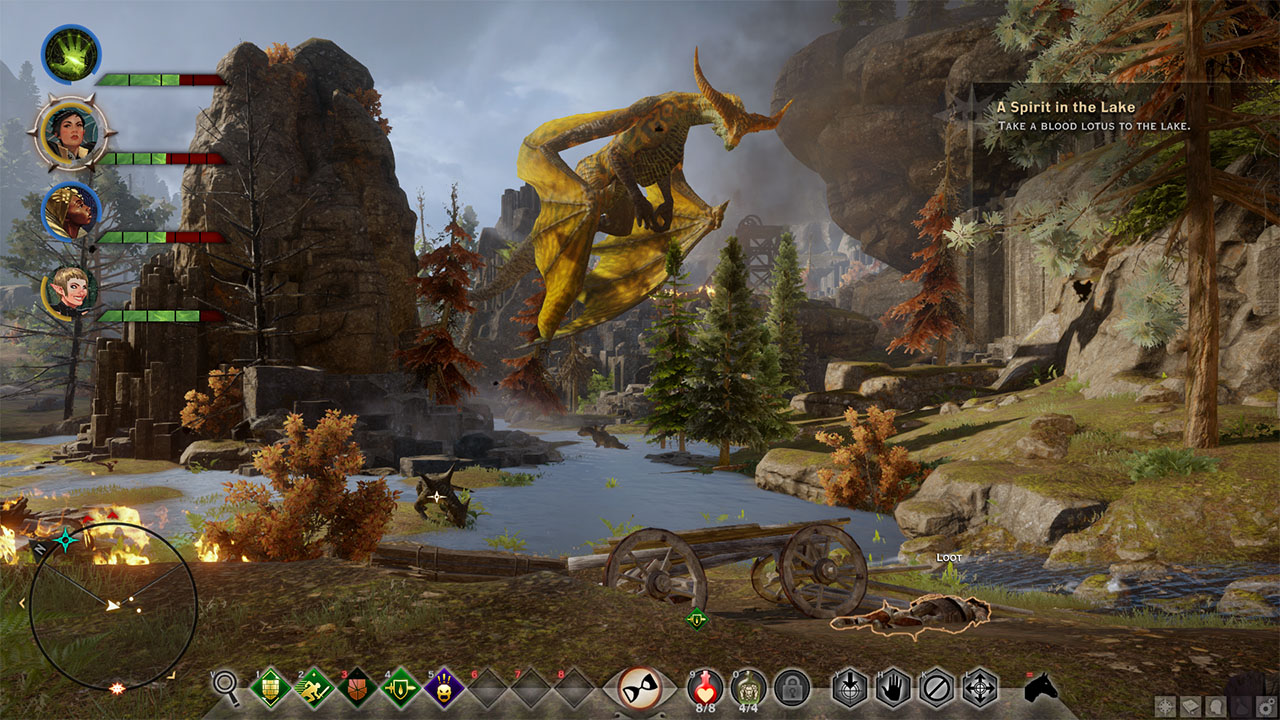Open the journal book icon
The image size is (1280, 720).
[1190, 706]
